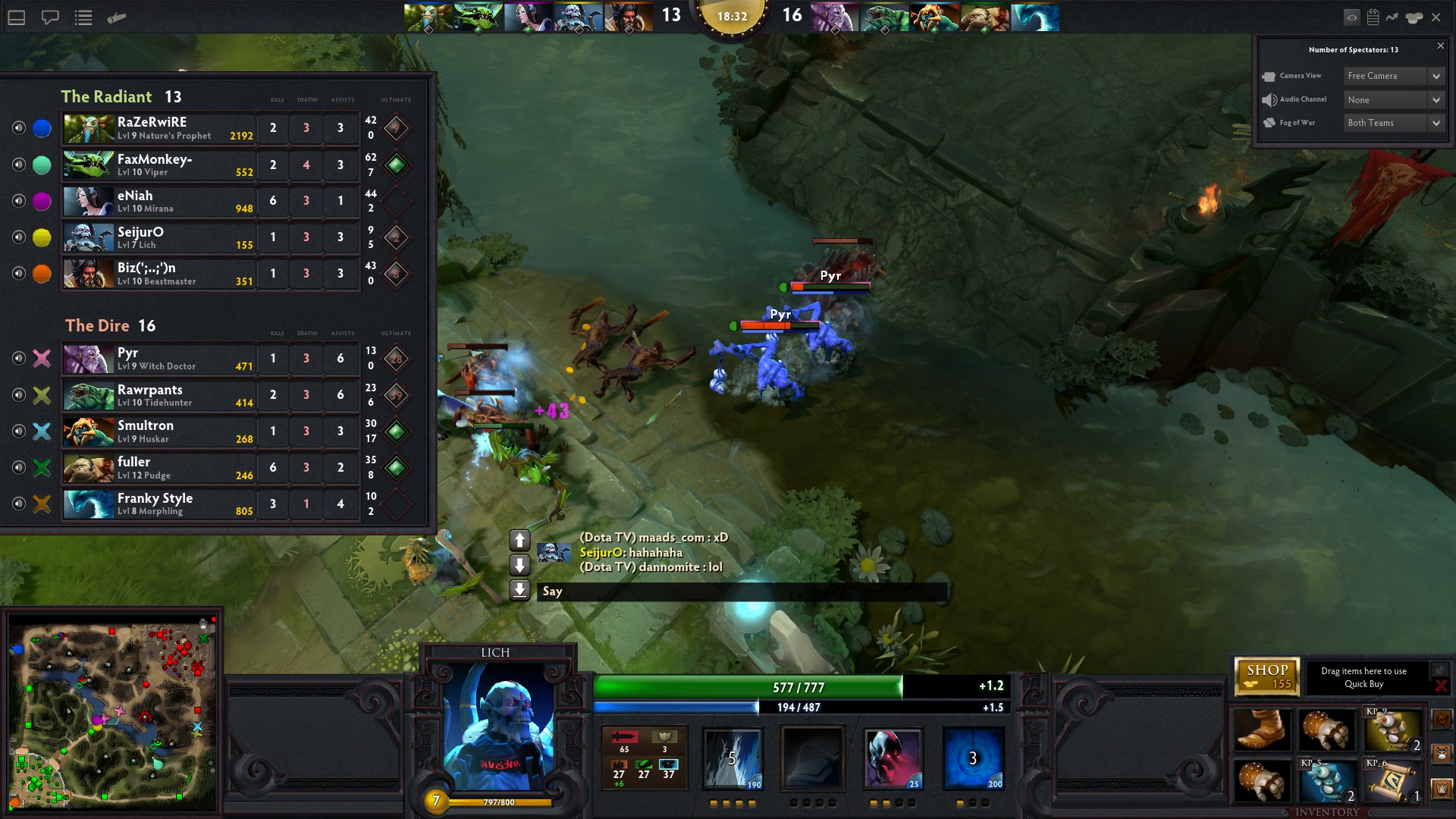Open the Camera View dropdown
Screen dimensions: 1456x819
[1394, 76]
